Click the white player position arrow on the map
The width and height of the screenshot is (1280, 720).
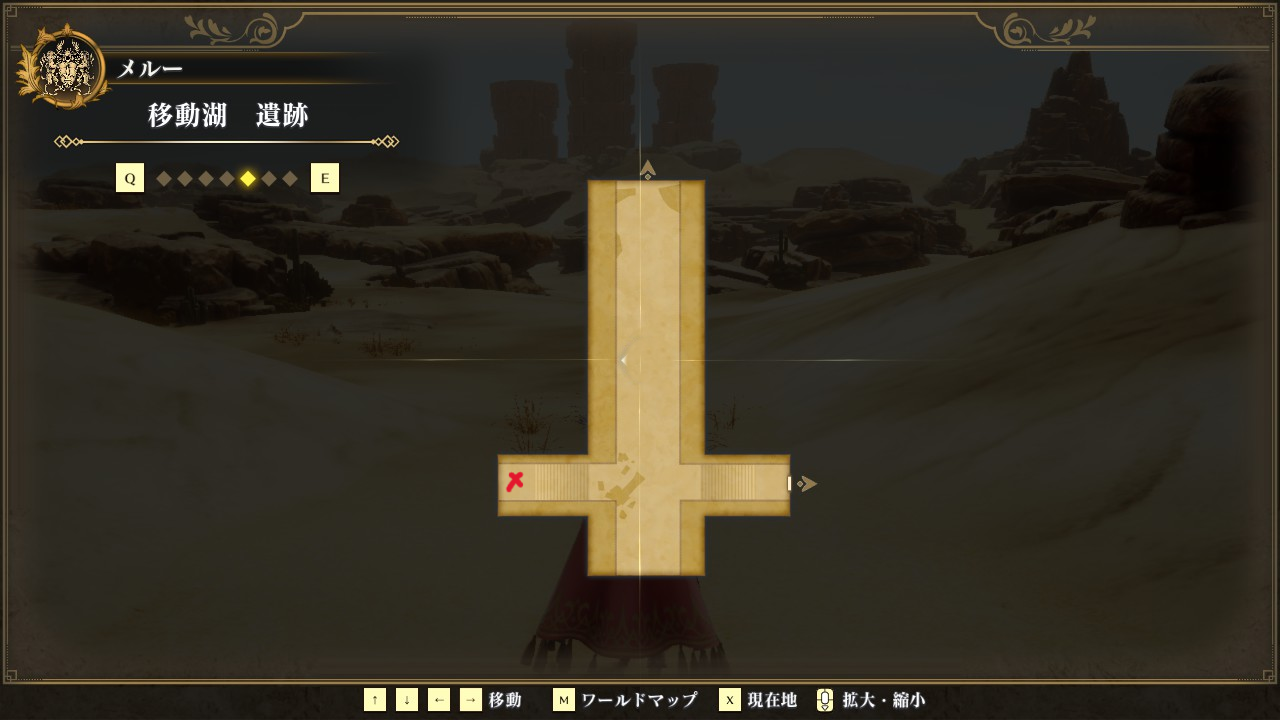click(624, 360)
